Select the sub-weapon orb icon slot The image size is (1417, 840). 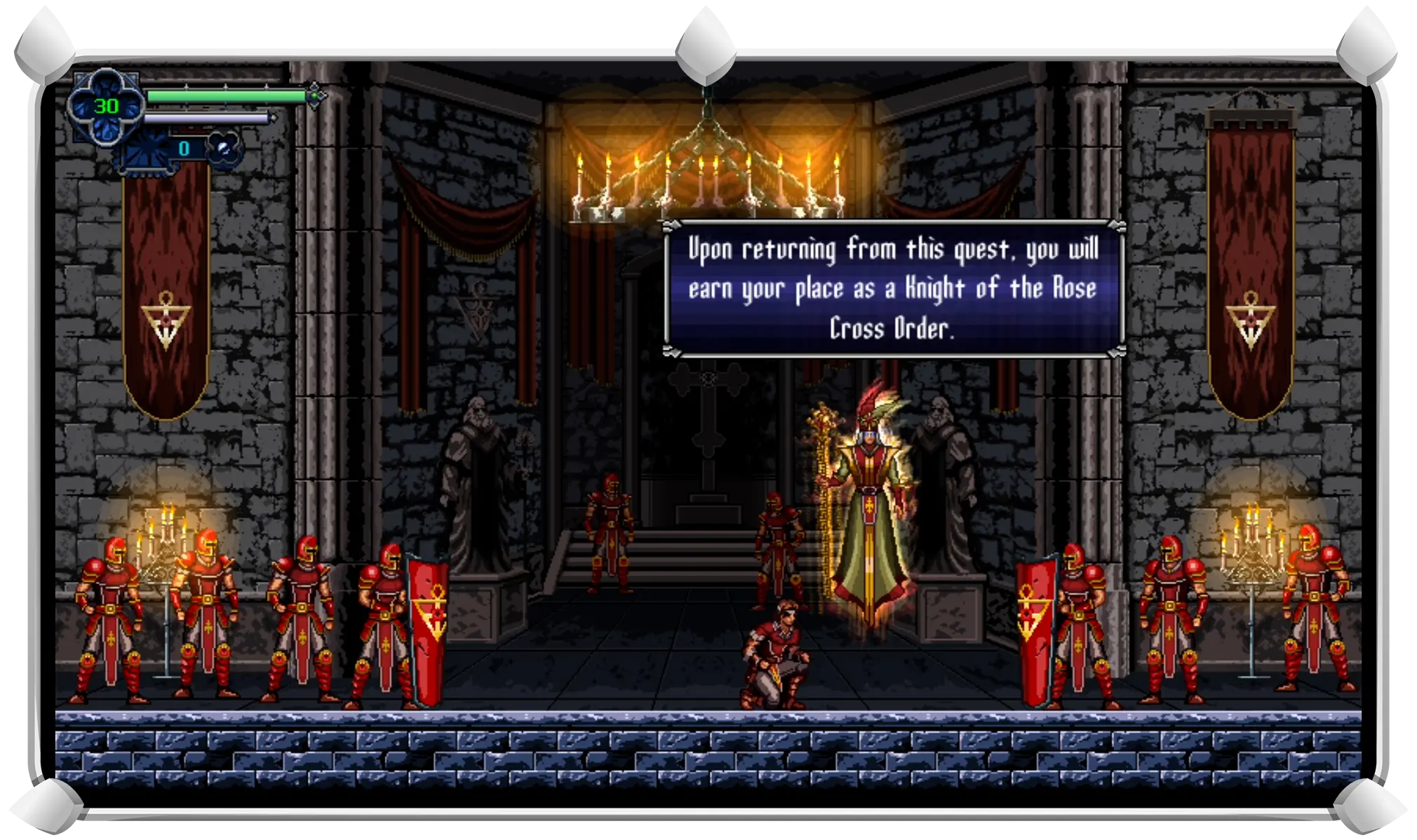pos(224,149)
